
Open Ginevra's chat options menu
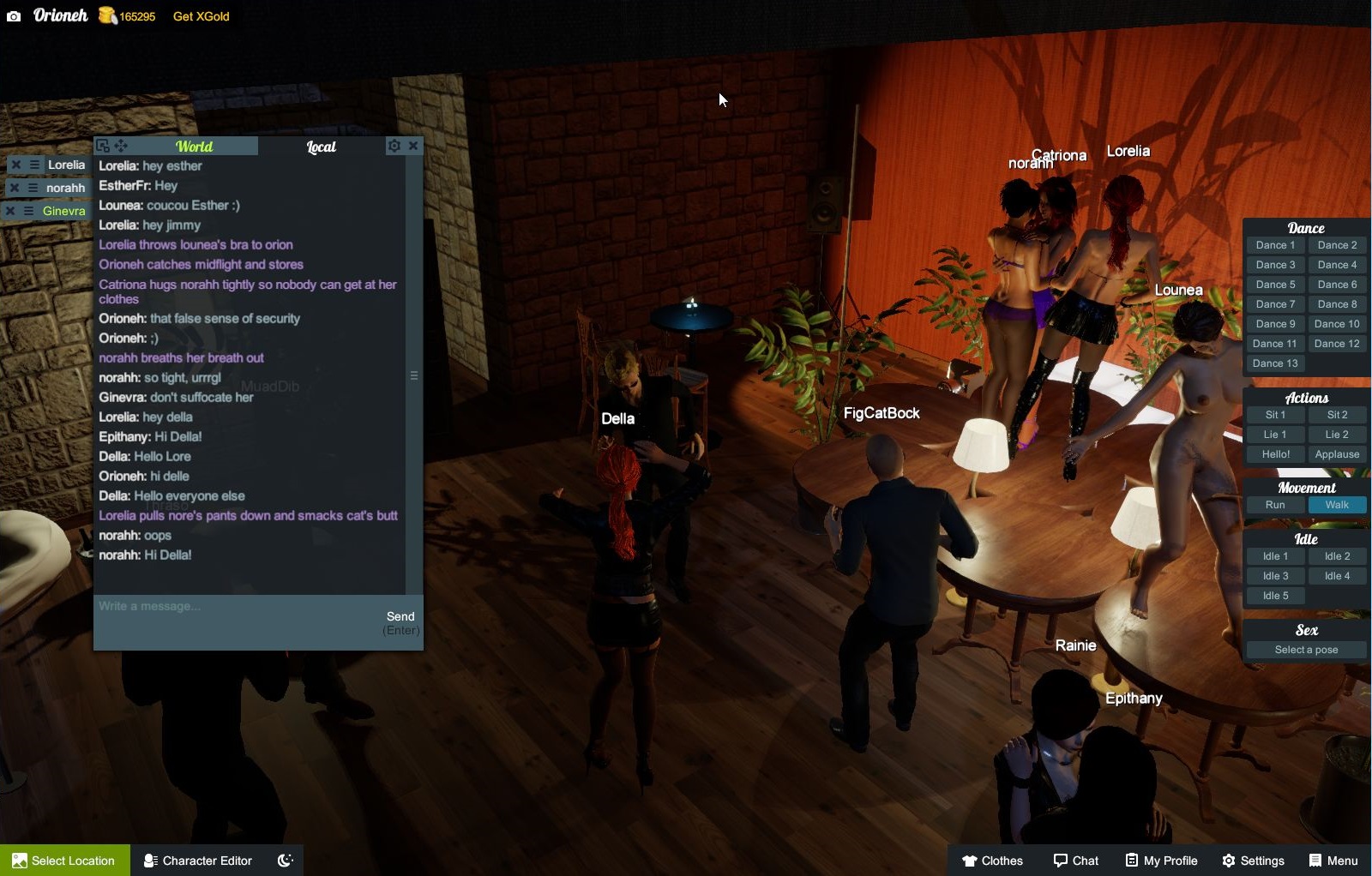[x=30, y=210]
